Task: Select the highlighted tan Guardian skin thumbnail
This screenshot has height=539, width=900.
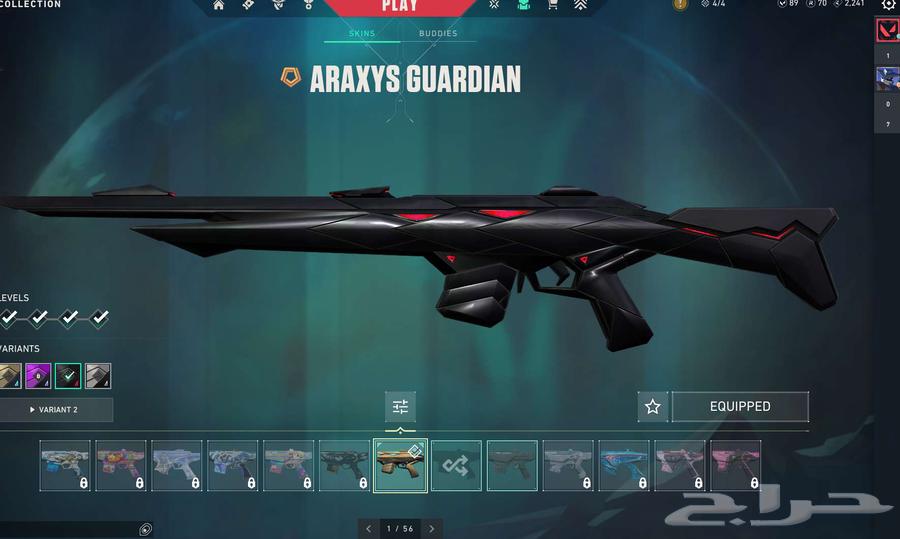Action: pos(400,466)
